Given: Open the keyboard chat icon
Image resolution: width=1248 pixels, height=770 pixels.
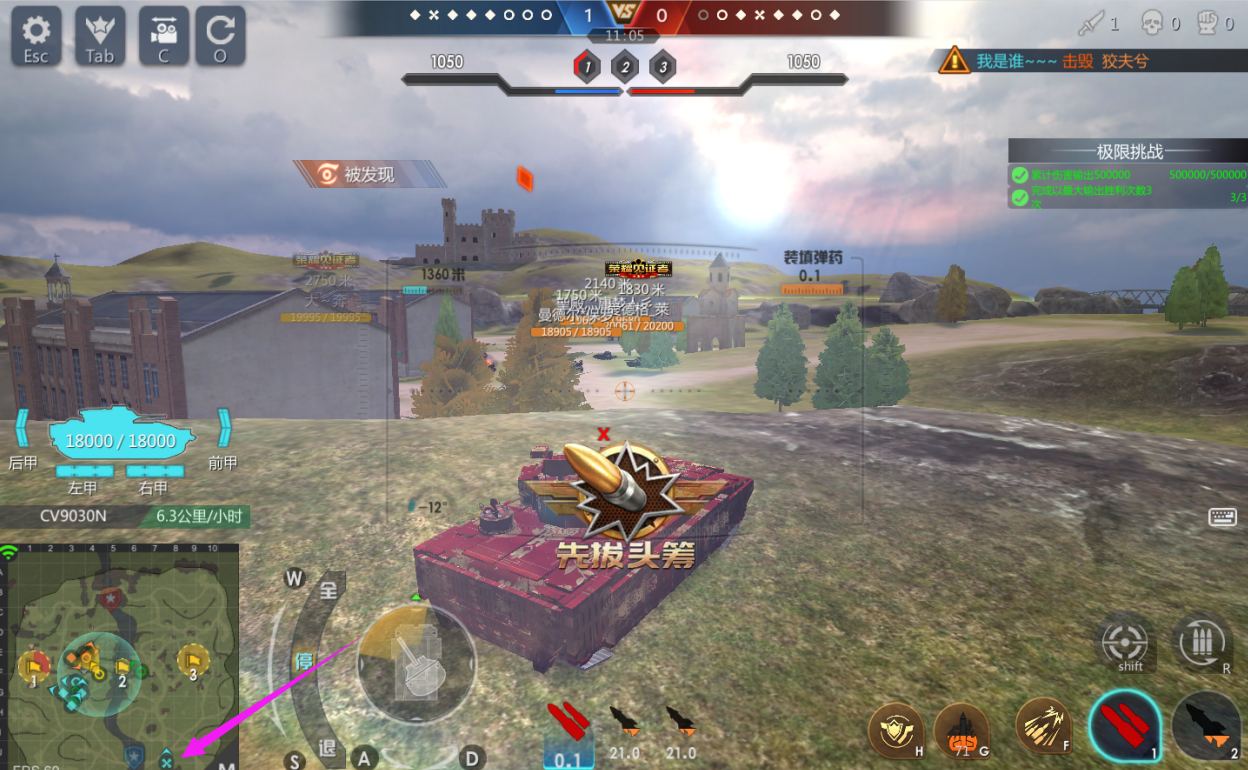Looking at the screenshot, I should tap(1222, 516).
